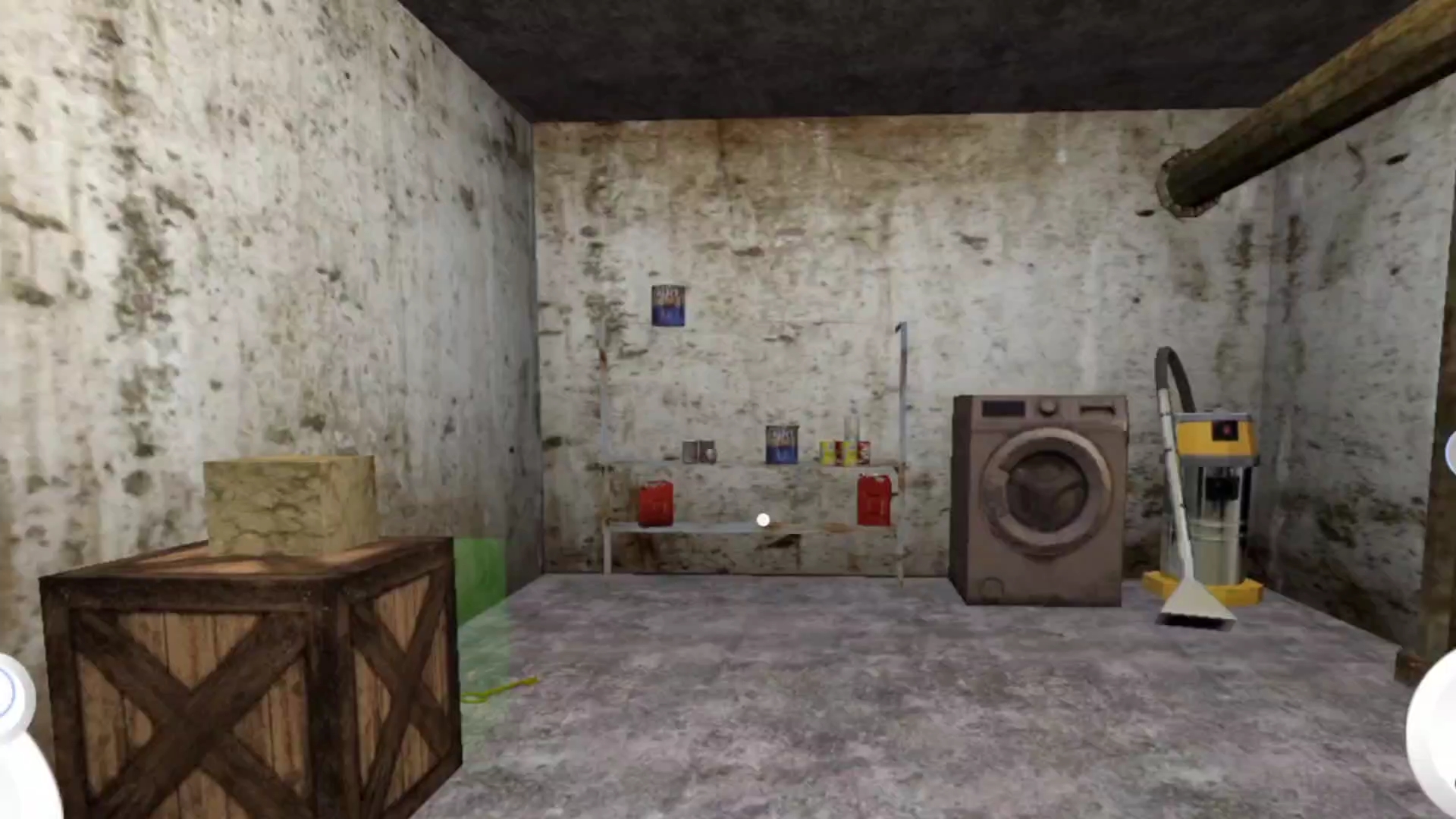The height and width of the screenshot is (819, 1456).
Task: Click the center aiming reticle dot
Action: pos(762,519)
